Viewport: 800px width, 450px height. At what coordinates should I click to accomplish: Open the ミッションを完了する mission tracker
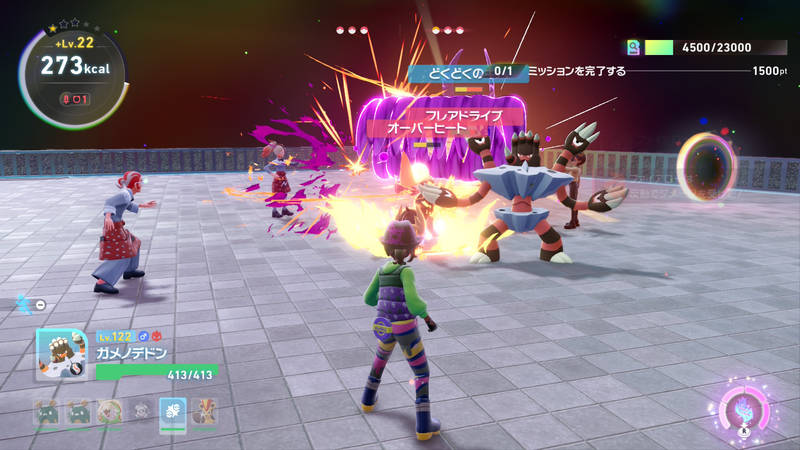576,71
